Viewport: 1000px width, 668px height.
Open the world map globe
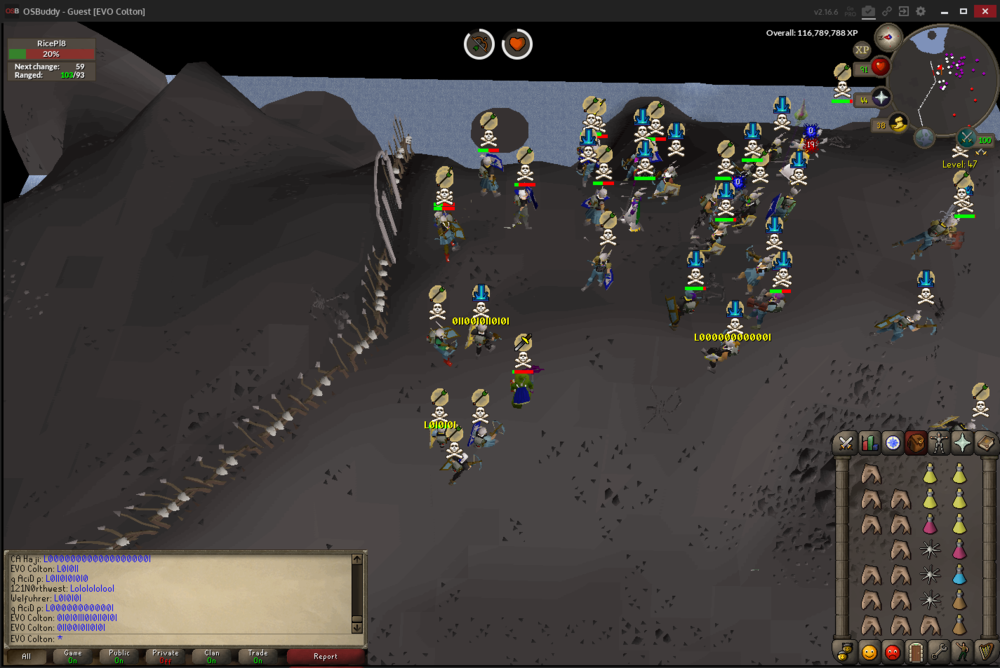point(924,137)
